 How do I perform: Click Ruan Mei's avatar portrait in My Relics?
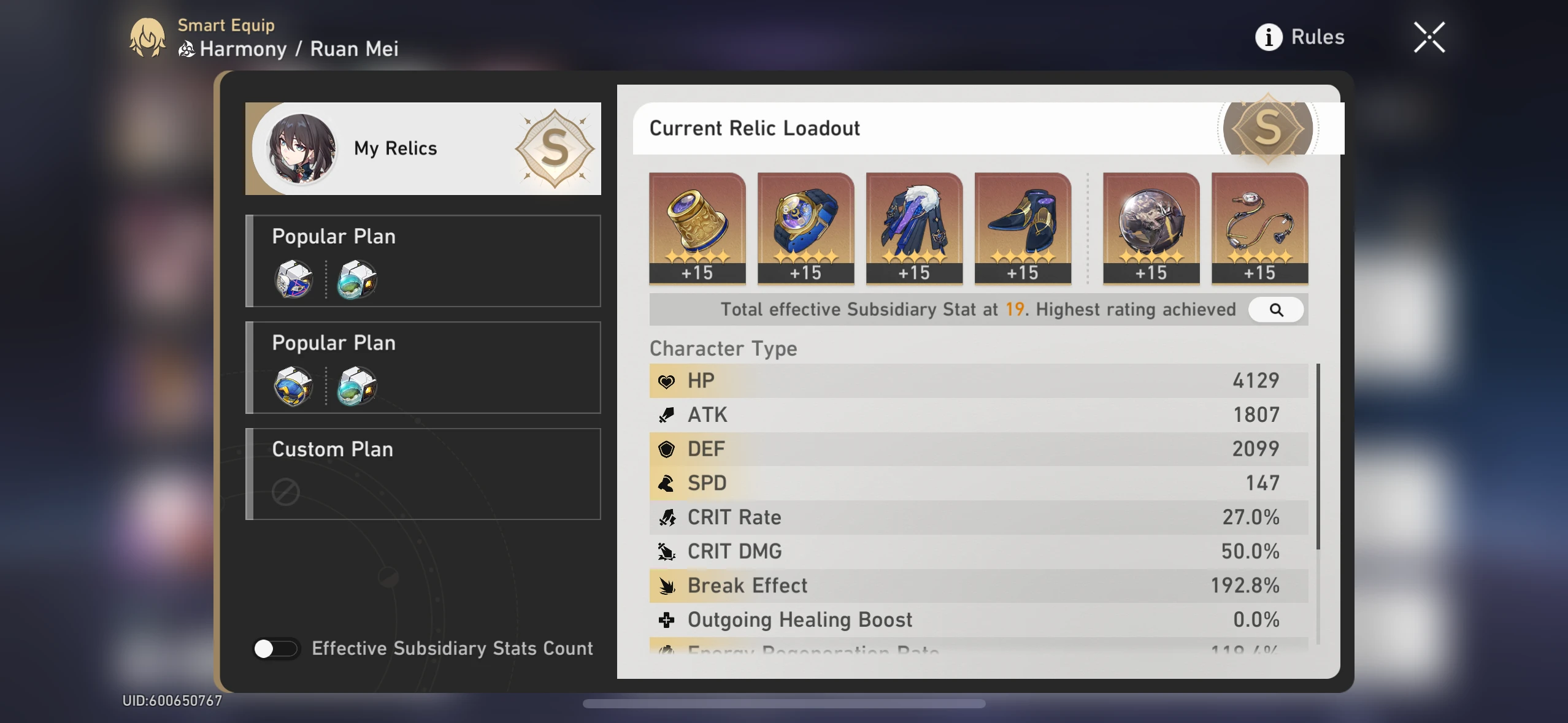pos(298,148)
